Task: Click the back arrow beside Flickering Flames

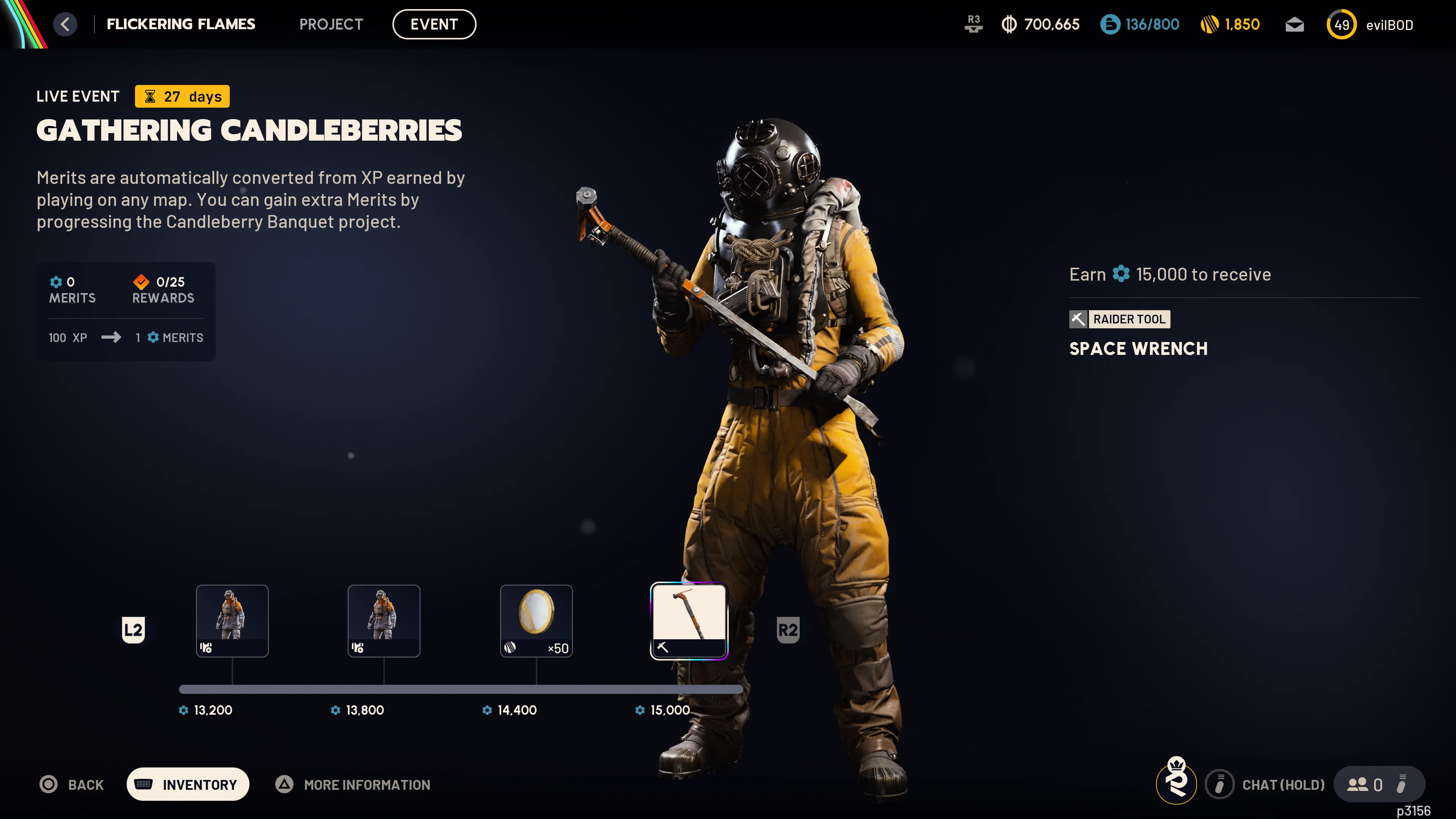Action: coord(65,24)
